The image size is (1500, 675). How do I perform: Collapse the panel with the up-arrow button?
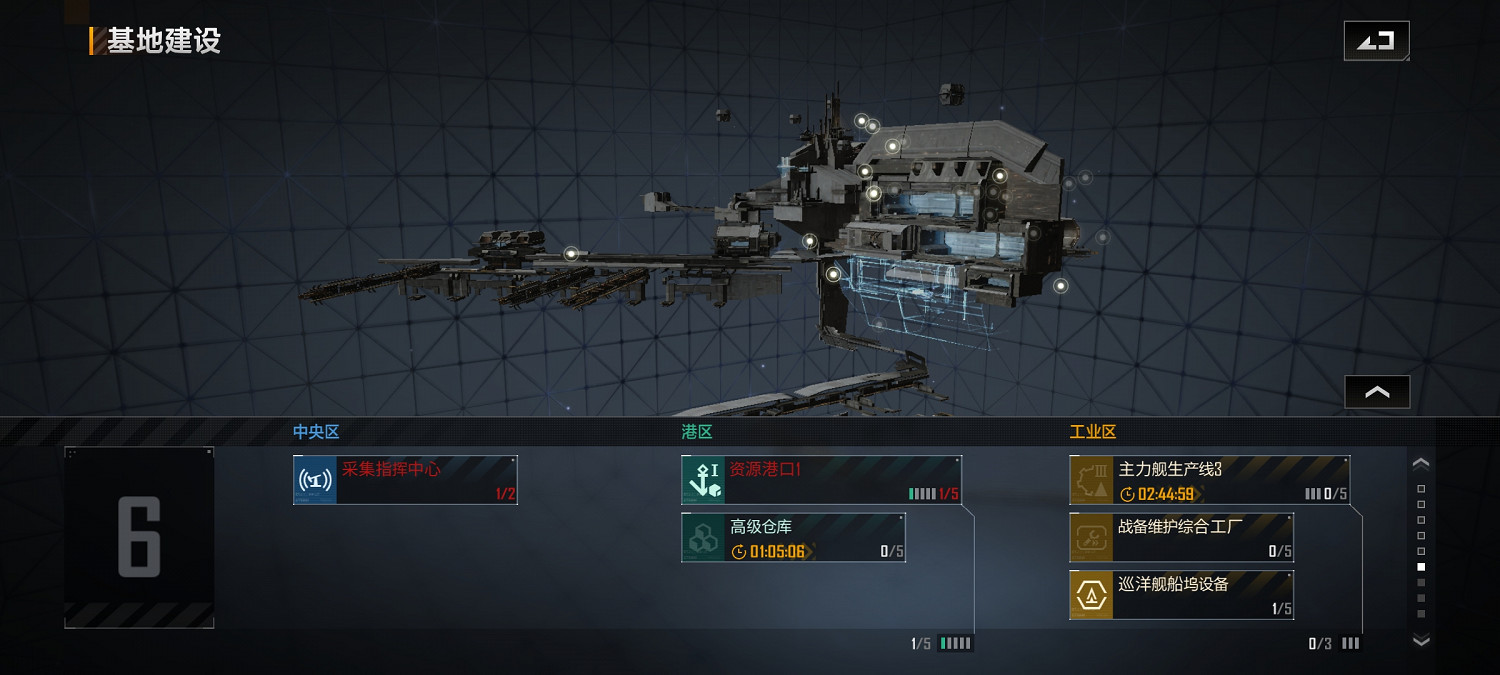1377,392
